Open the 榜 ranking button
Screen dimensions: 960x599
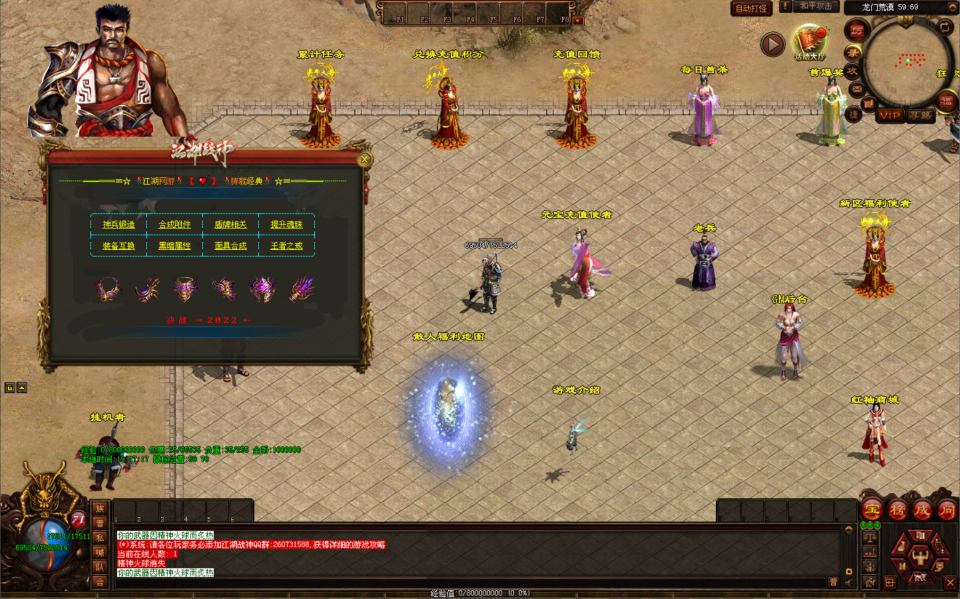pyautogui.click(x=897, y=510)
